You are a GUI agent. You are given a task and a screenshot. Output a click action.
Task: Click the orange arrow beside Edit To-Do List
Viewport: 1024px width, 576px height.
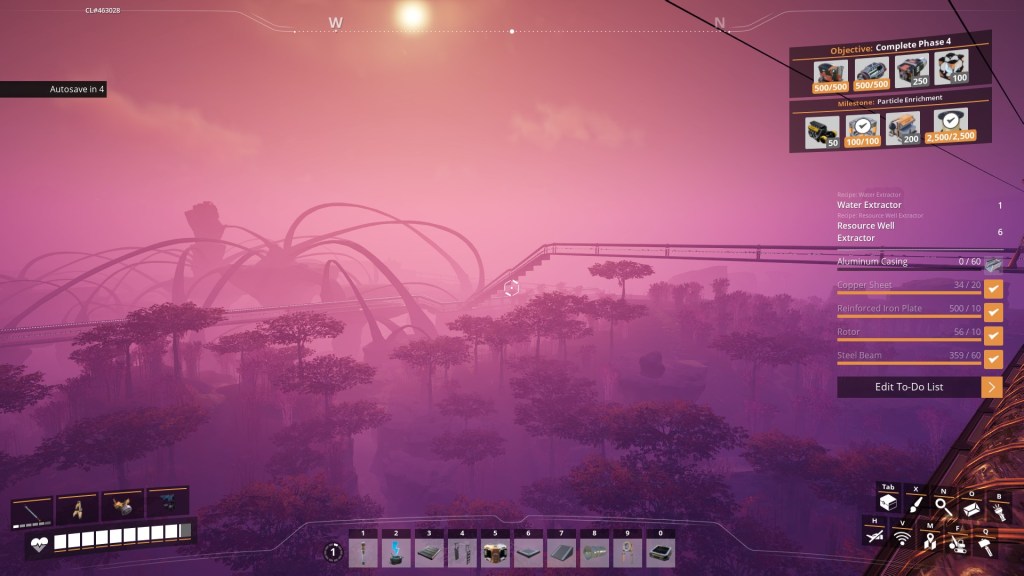pos(992,387)
